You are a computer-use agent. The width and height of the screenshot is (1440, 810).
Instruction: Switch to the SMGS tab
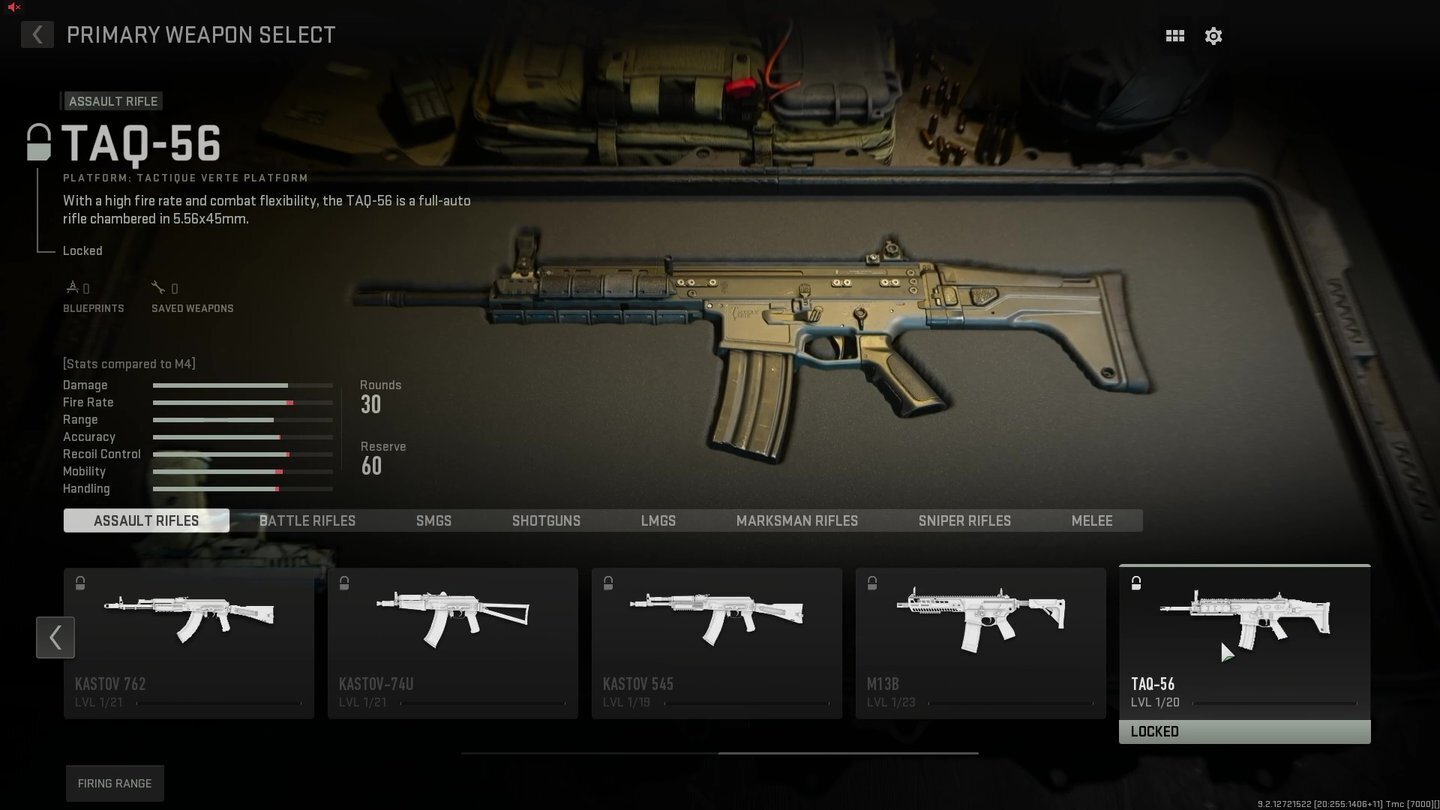[433, 520]
